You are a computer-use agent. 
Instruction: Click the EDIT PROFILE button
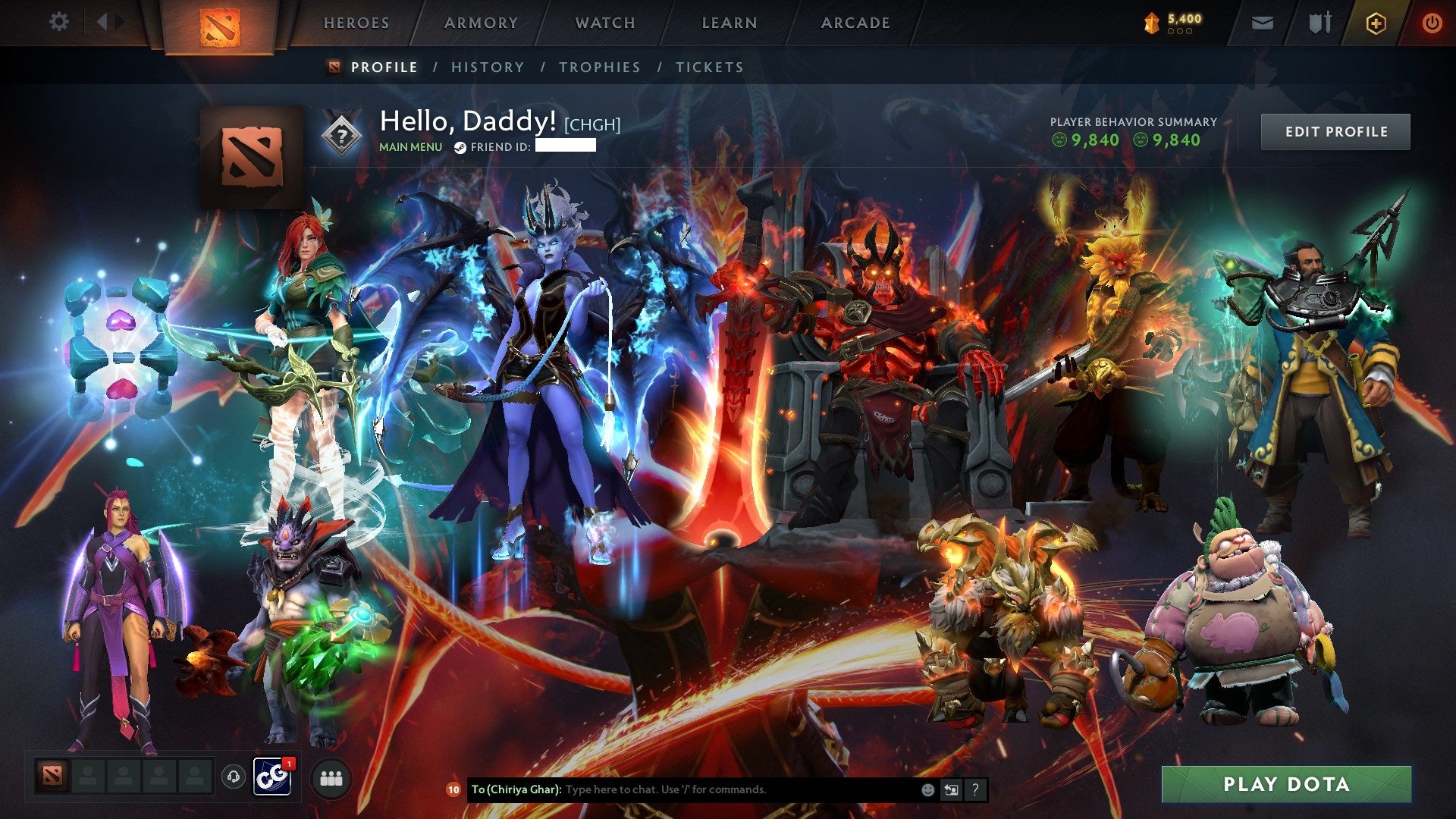coord(1335,131)
